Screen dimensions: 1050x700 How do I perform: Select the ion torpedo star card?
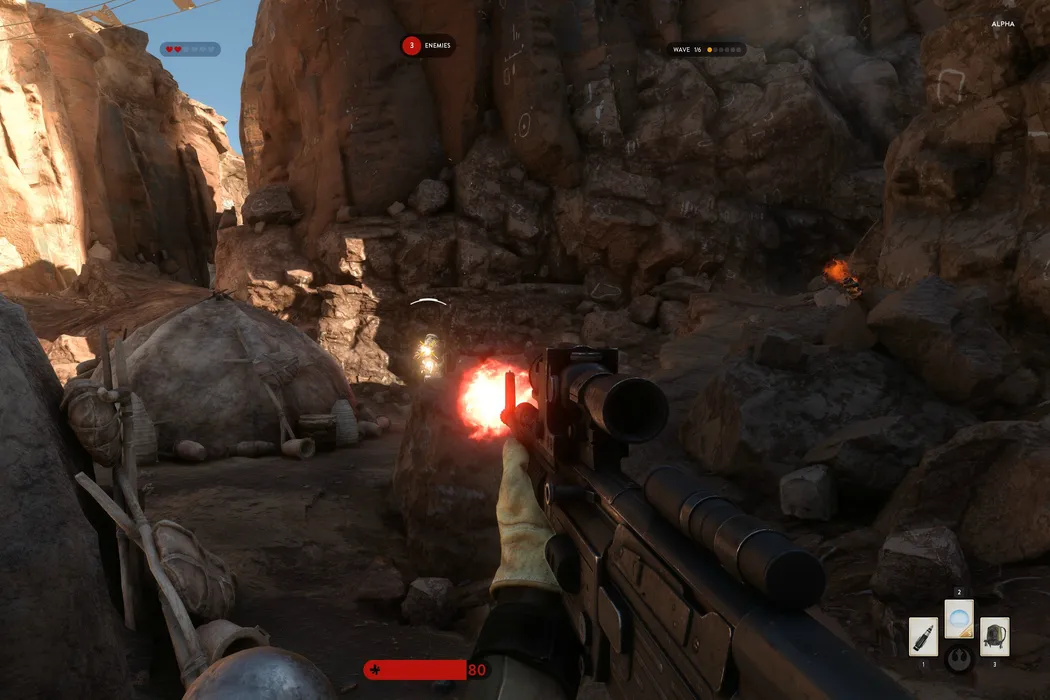(923, 636)
